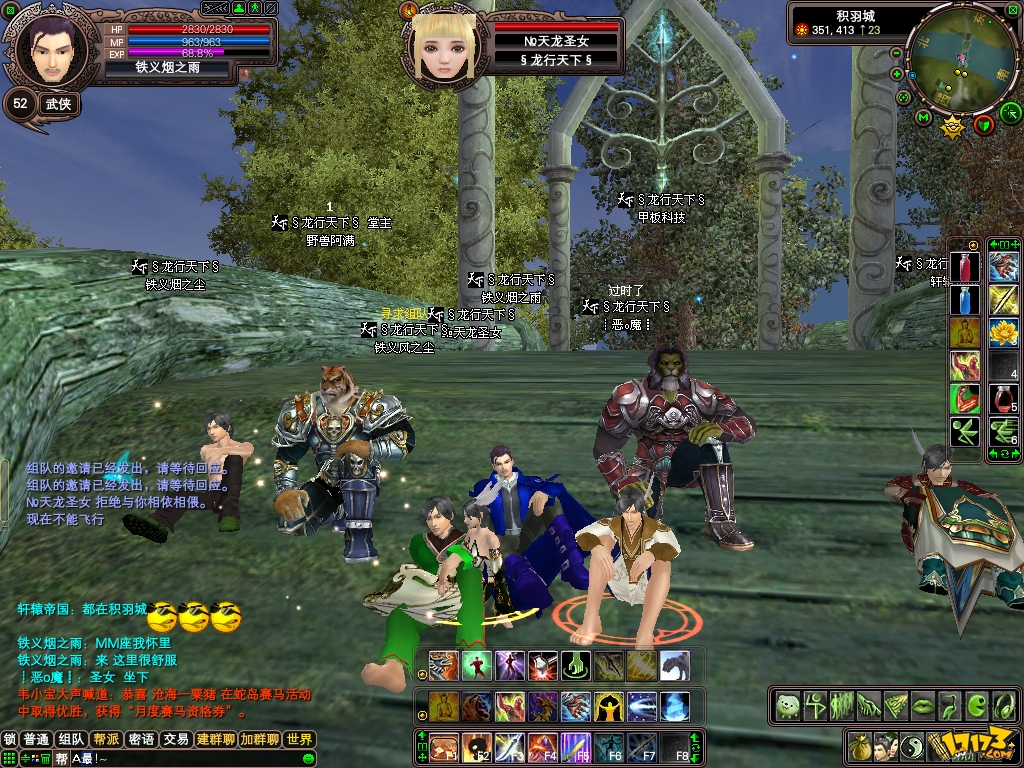Activate the F2 hotkey skill slot
Viewport: 1024px width, 768px height.
coord(476,746)
